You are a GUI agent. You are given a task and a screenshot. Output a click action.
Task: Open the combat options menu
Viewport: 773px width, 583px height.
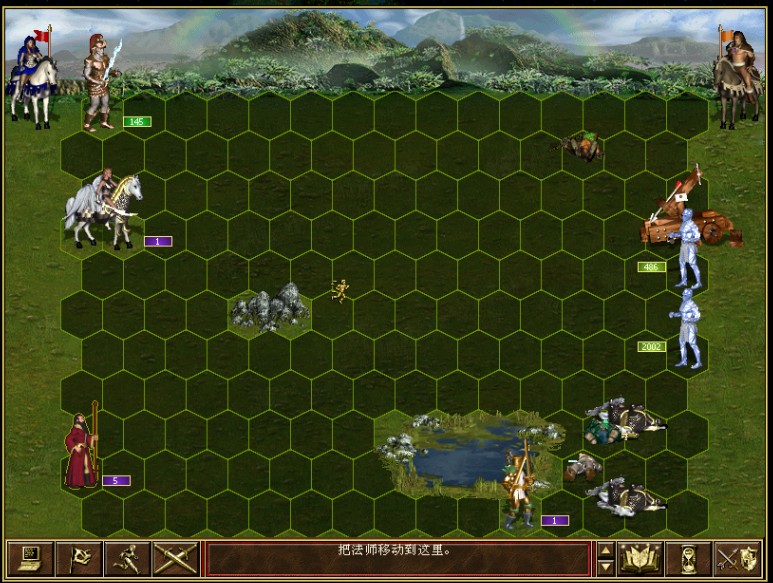click(30, 558)
